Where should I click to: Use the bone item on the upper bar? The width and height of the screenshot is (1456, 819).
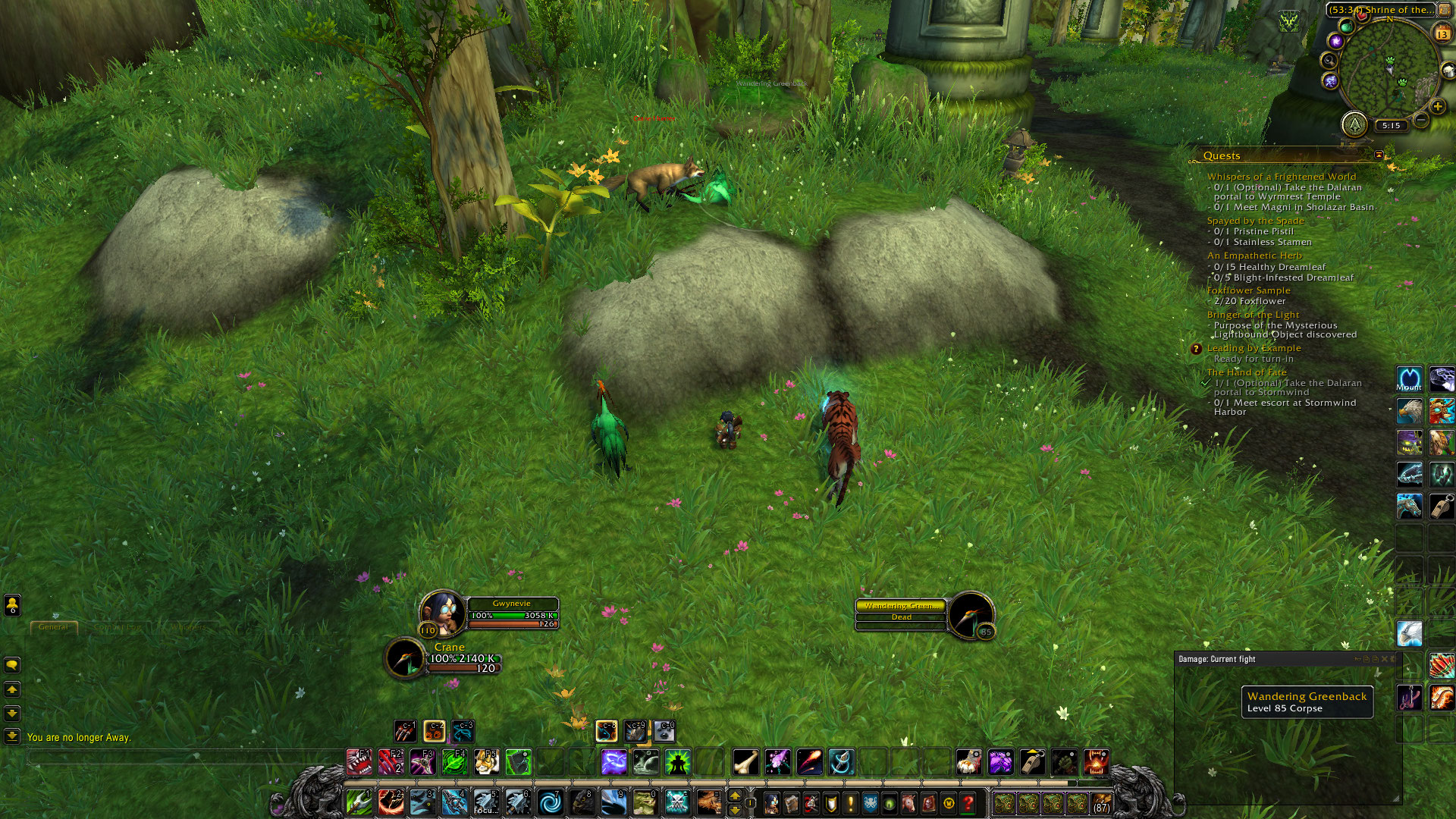(x=745, y=761)
